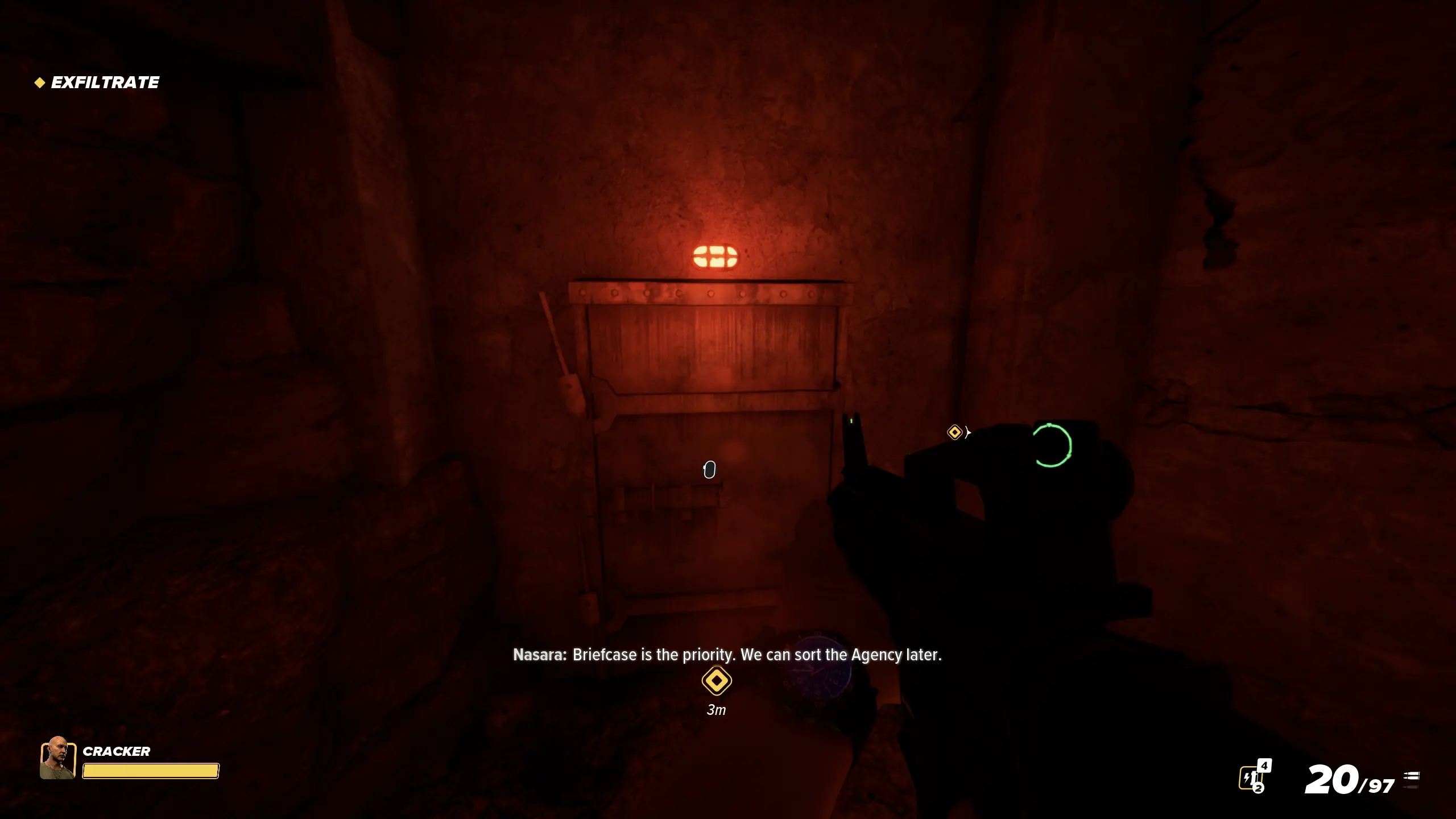Select the yellow diamond waypoint marked 3m
1456x819 pixels.
tap(716, 681)
